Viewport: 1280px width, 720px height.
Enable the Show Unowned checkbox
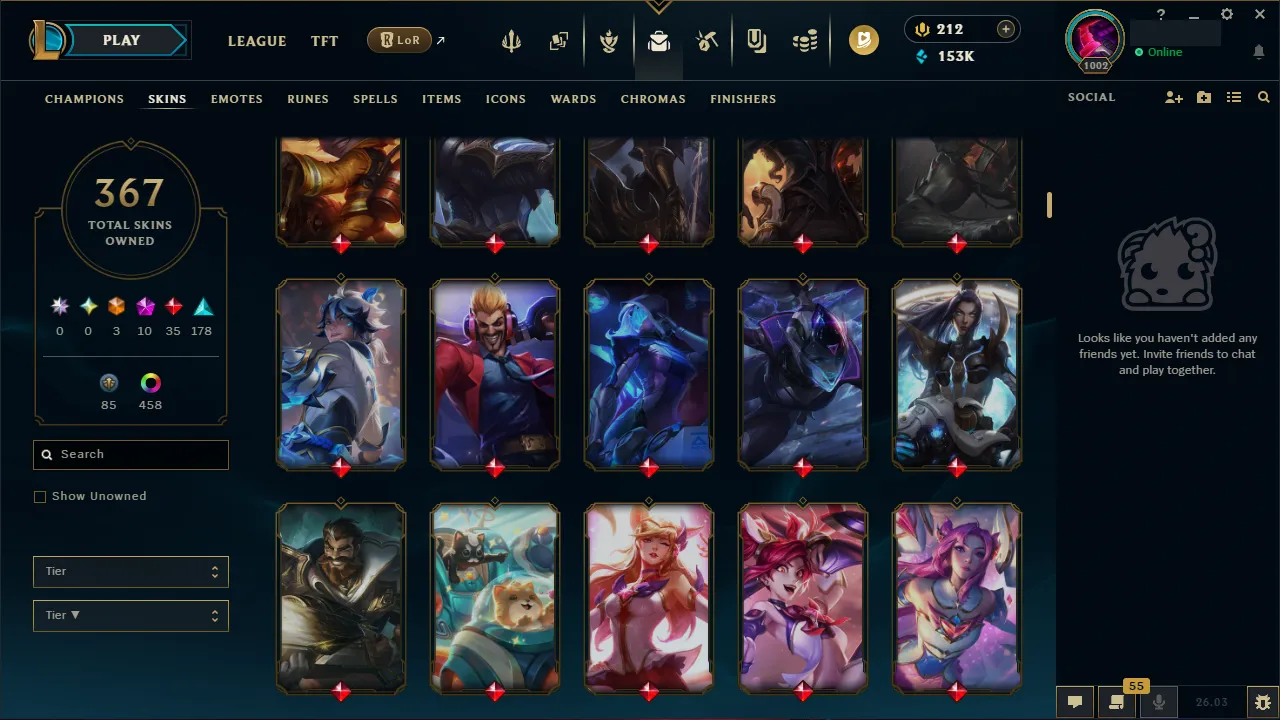pos(40,496)
